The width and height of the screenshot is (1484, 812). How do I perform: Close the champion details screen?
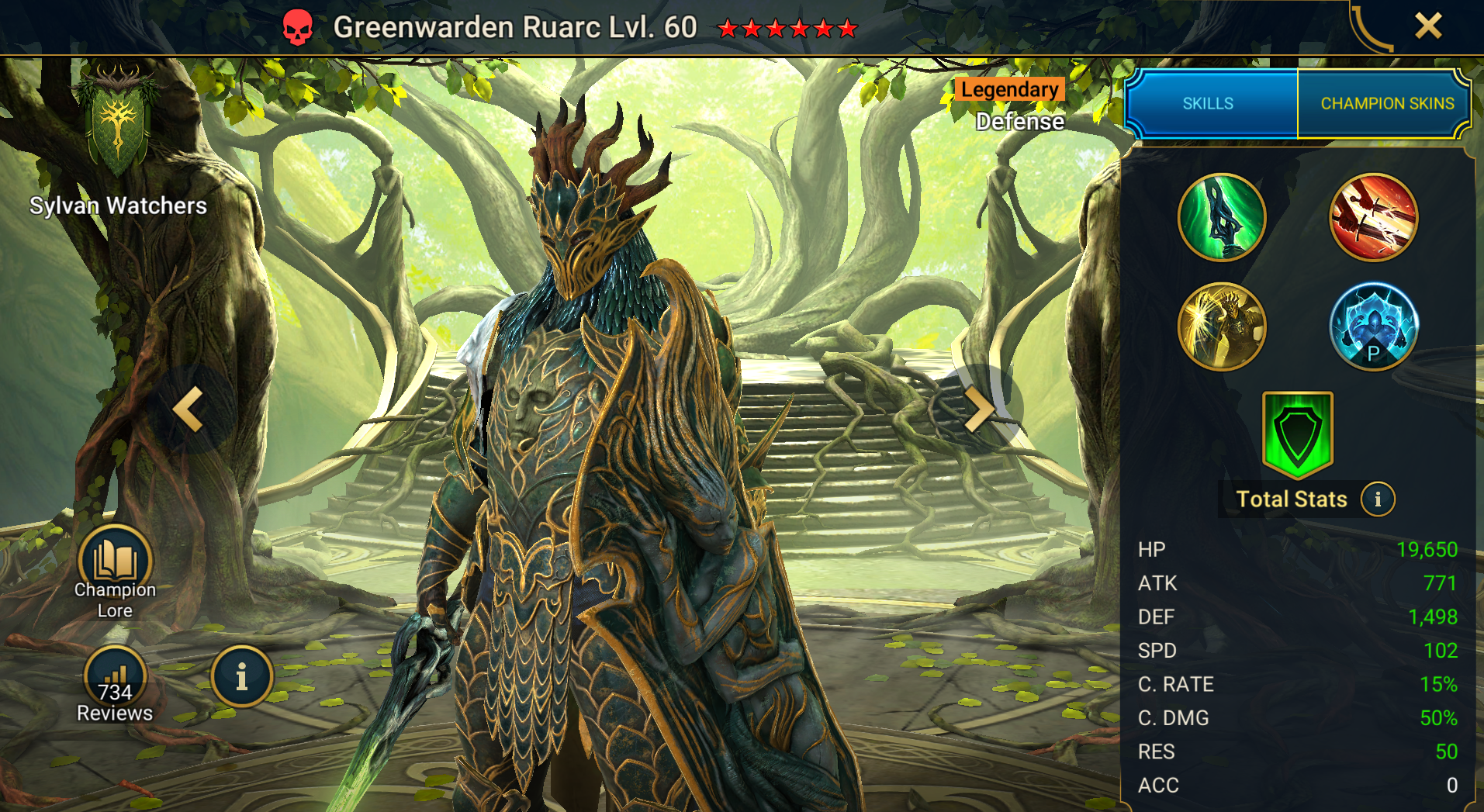click(x=1427, y=26)
